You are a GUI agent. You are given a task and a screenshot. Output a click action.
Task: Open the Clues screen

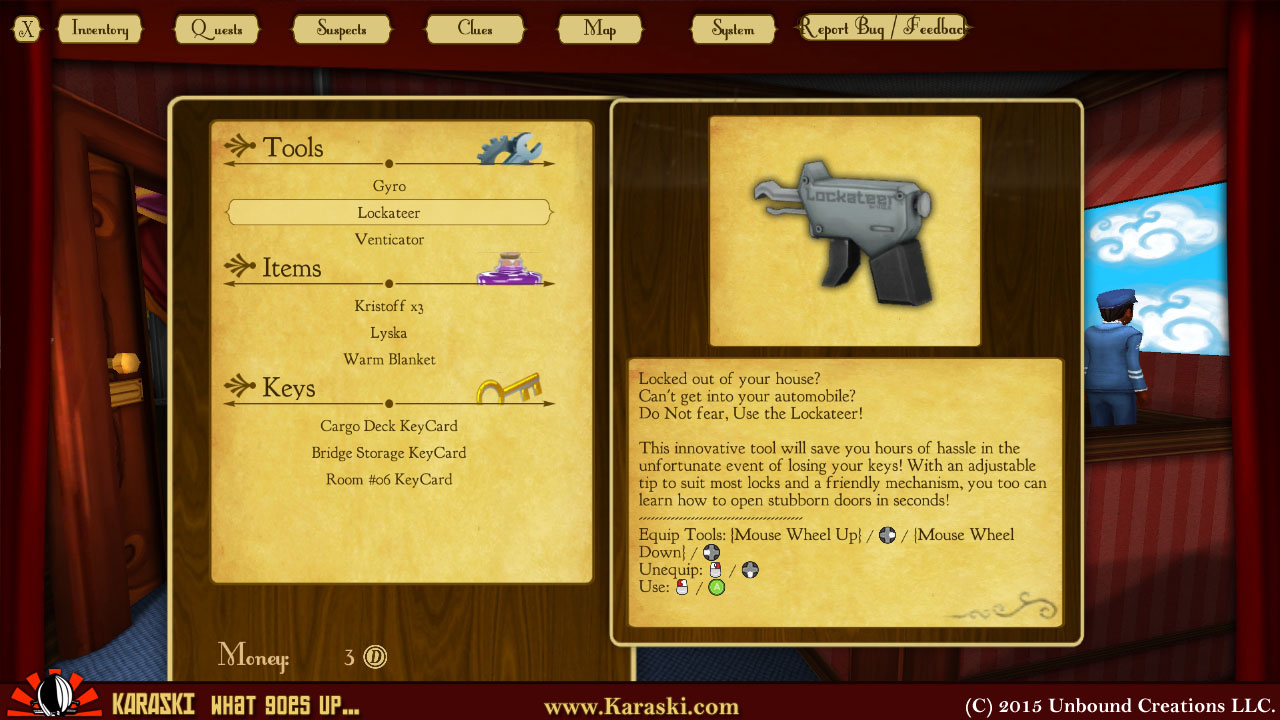click(475, 29)
